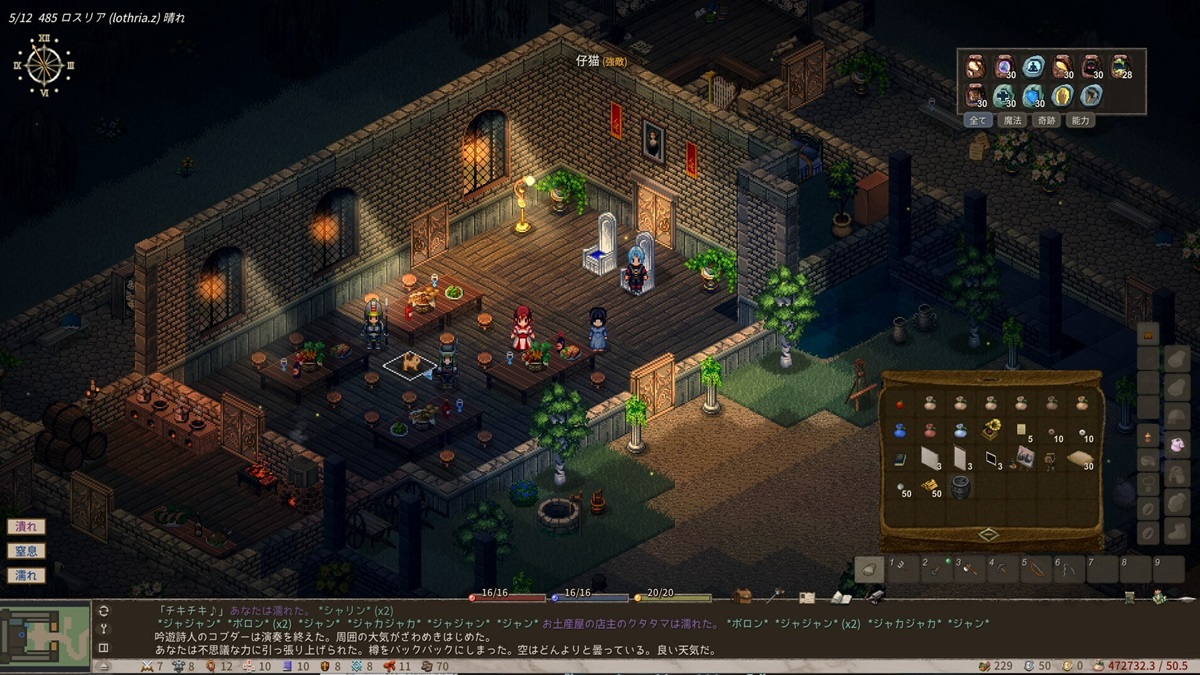Select the grain sack with 30 count
1200x675 pixels.
click(1079, 459)
